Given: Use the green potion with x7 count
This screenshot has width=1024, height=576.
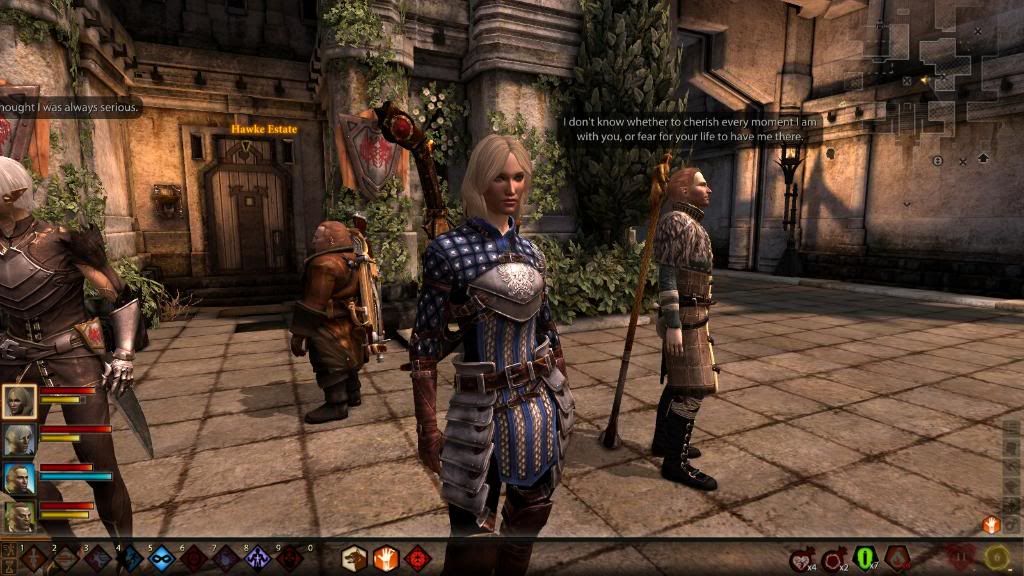Looking at the screenshot, I should (x=865, y=558).
